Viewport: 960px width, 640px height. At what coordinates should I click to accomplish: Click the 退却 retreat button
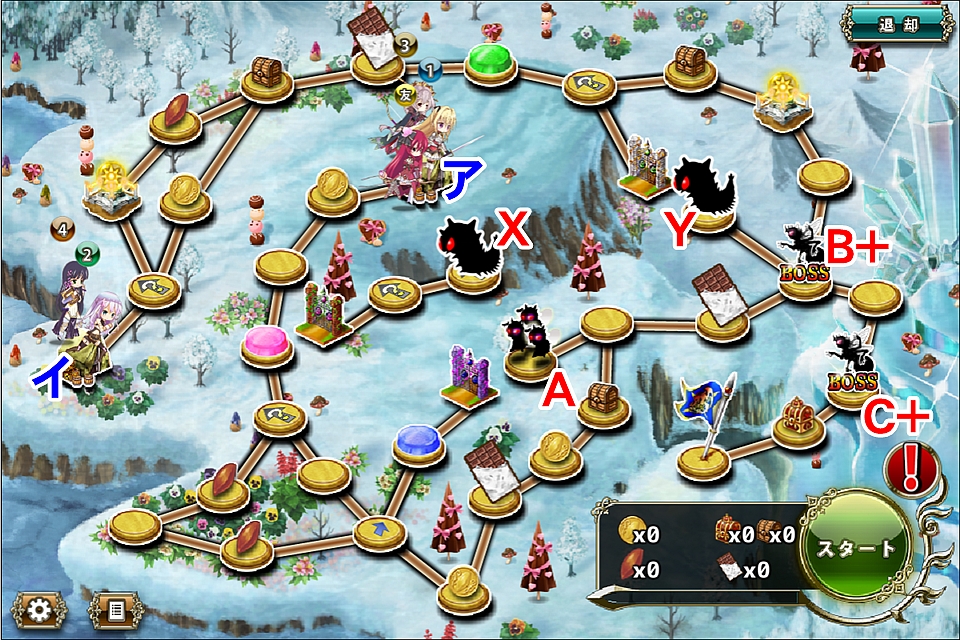(893, 24)
